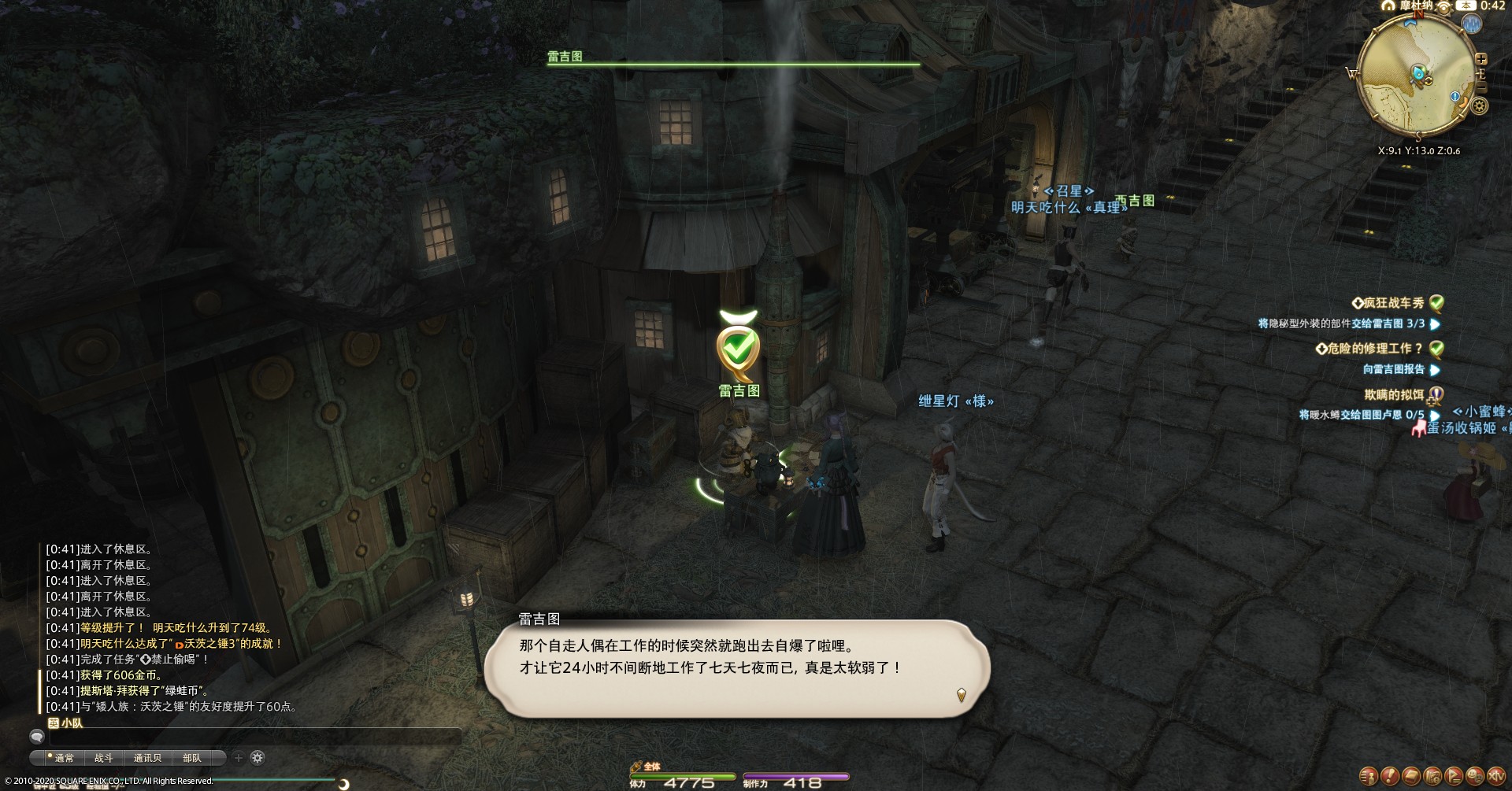Click the chat input field
The height and width of the screenshot is (791, 1512).
click(254, 737)
